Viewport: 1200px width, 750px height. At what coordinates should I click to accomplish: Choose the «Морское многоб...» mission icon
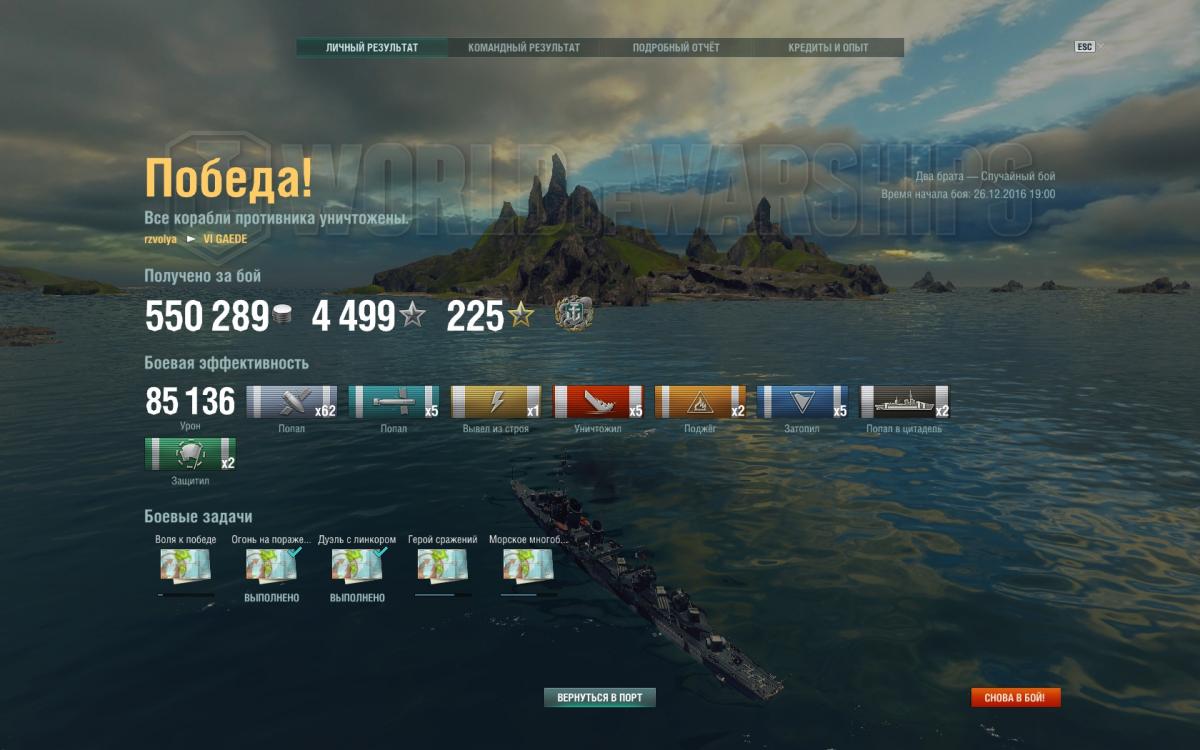pyautogui.click(x=528, y=566)
